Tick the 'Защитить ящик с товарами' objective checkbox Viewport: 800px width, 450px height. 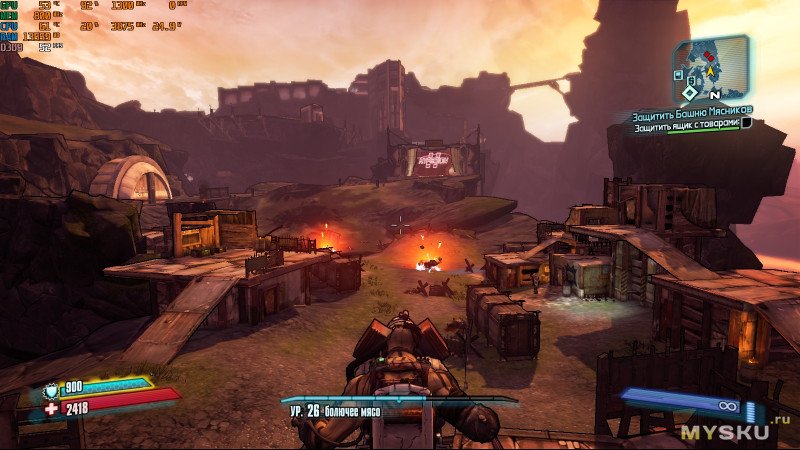point(746,123)
